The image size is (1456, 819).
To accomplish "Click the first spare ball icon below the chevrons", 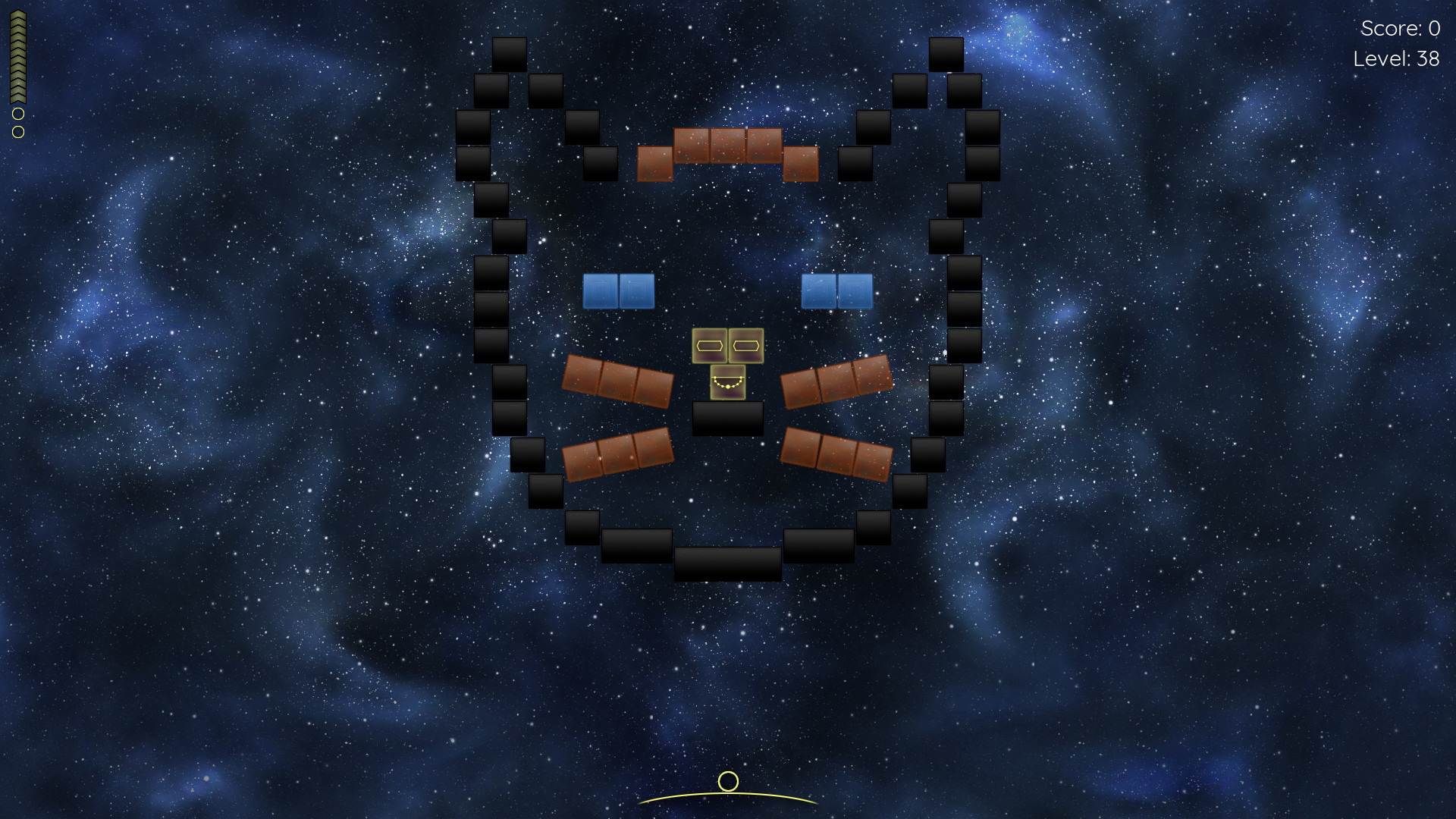I will click(x=18, y=113).
